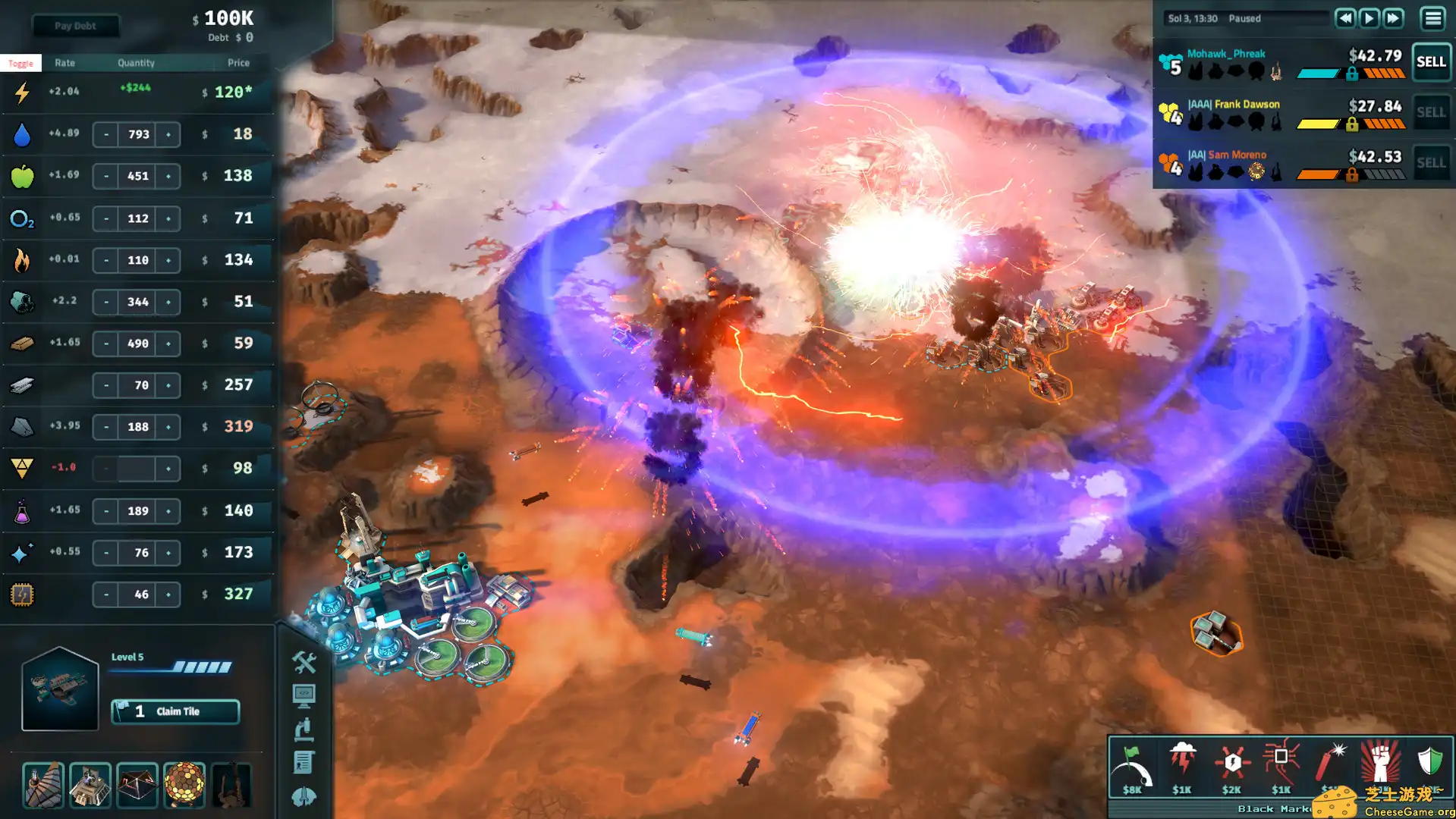The image size is (1456, 819).
Task: Open the engineering wrench-and-hammer panel icon
Action: (304, 662)
